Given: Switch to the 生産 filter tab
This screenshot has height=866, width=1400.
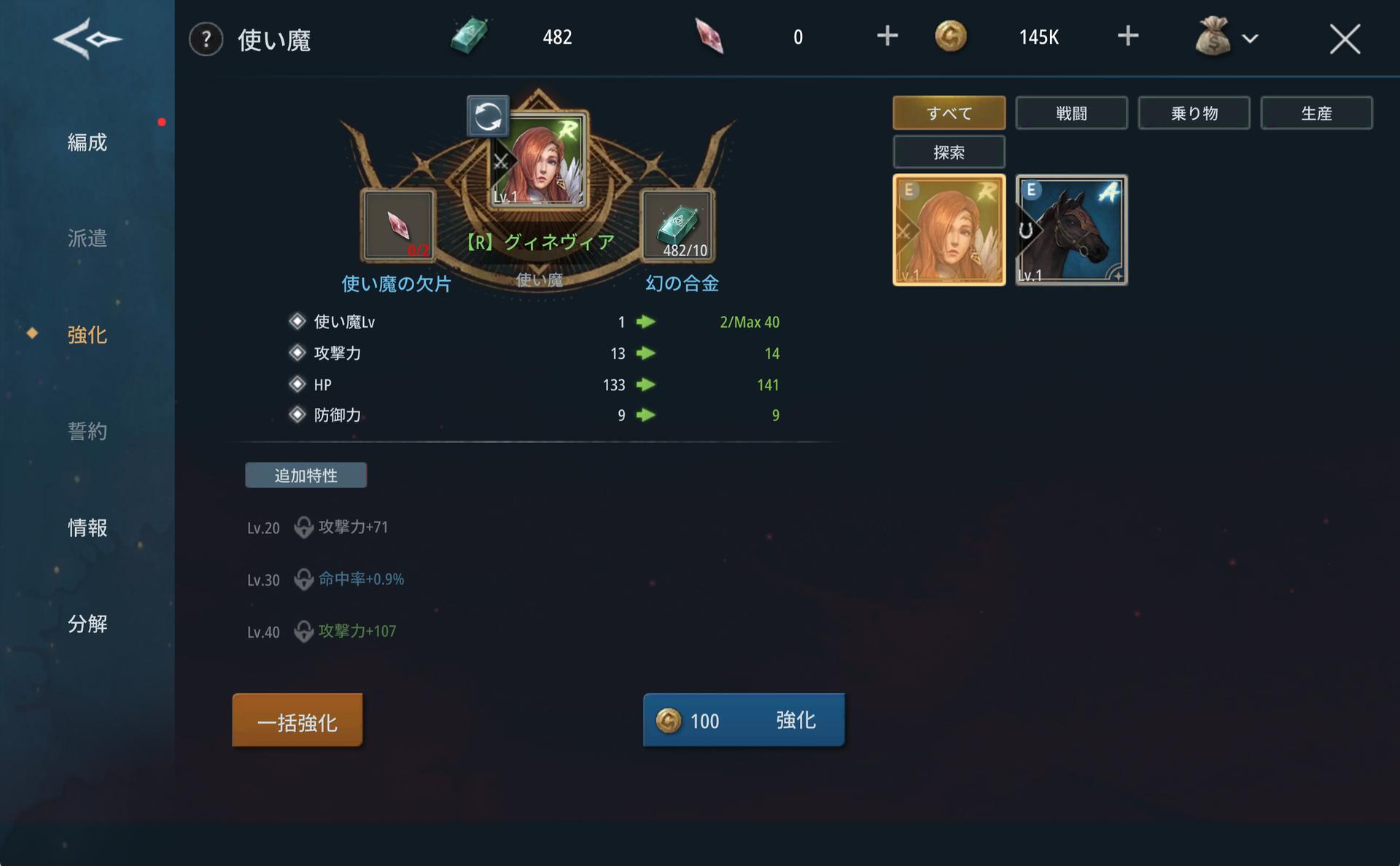Looking at the screenshot, I should point(1316,113).
